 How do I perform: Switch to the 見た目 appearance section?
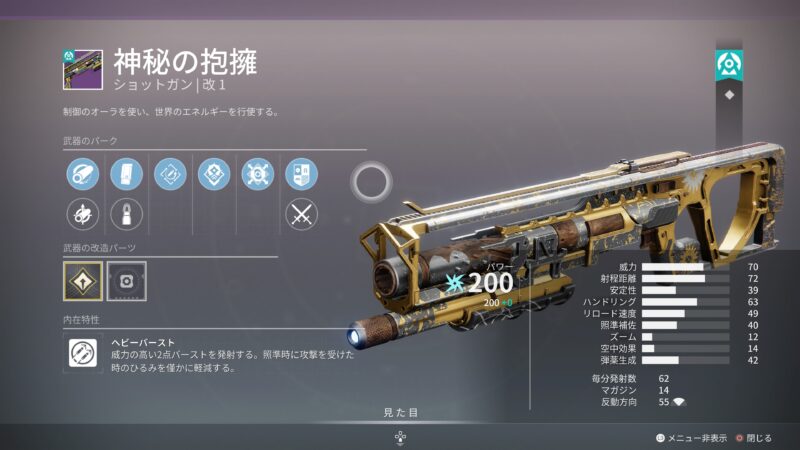coord(400,412)
